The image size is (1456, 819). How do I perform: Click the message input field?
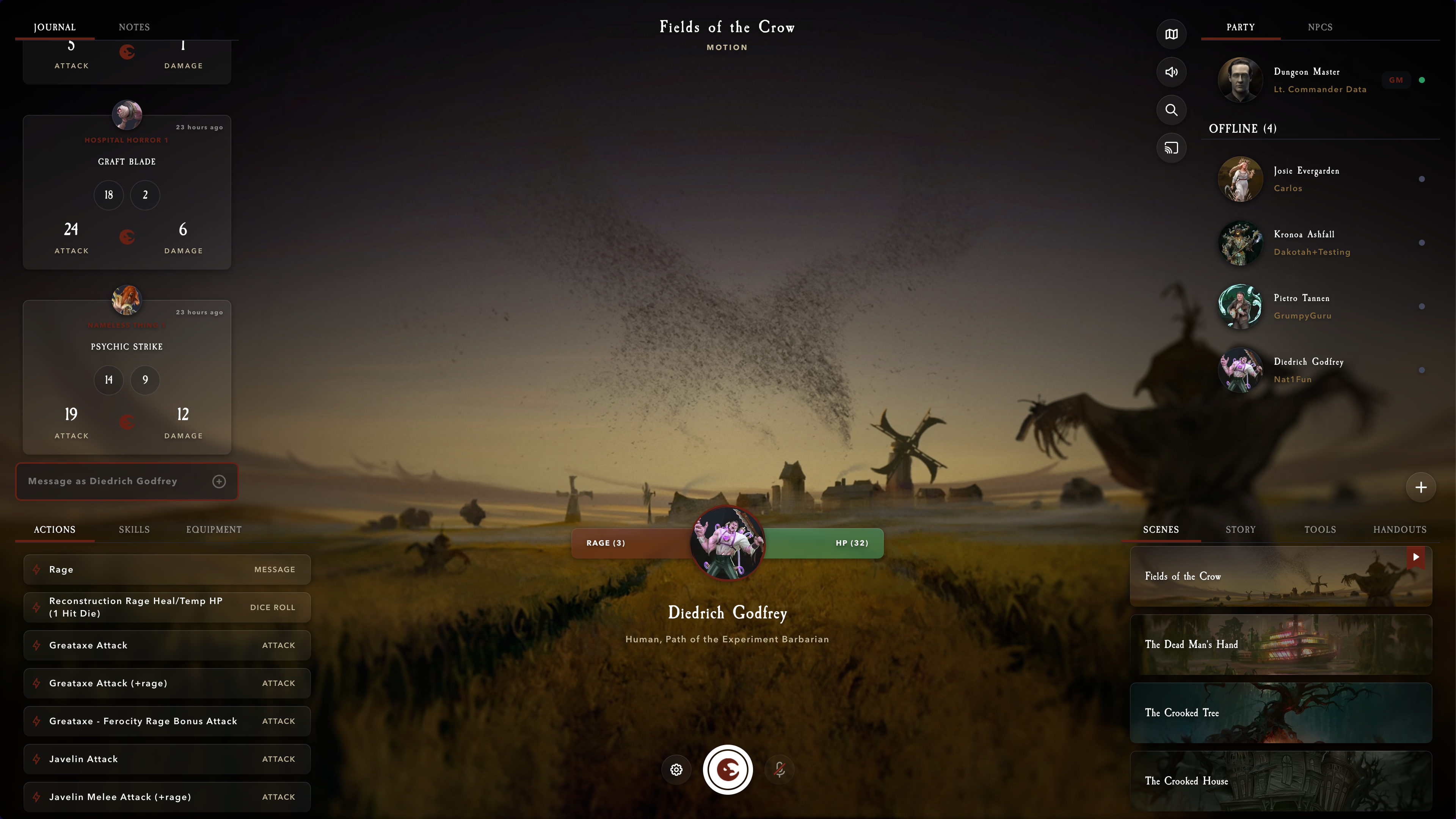tap(116, 481)
